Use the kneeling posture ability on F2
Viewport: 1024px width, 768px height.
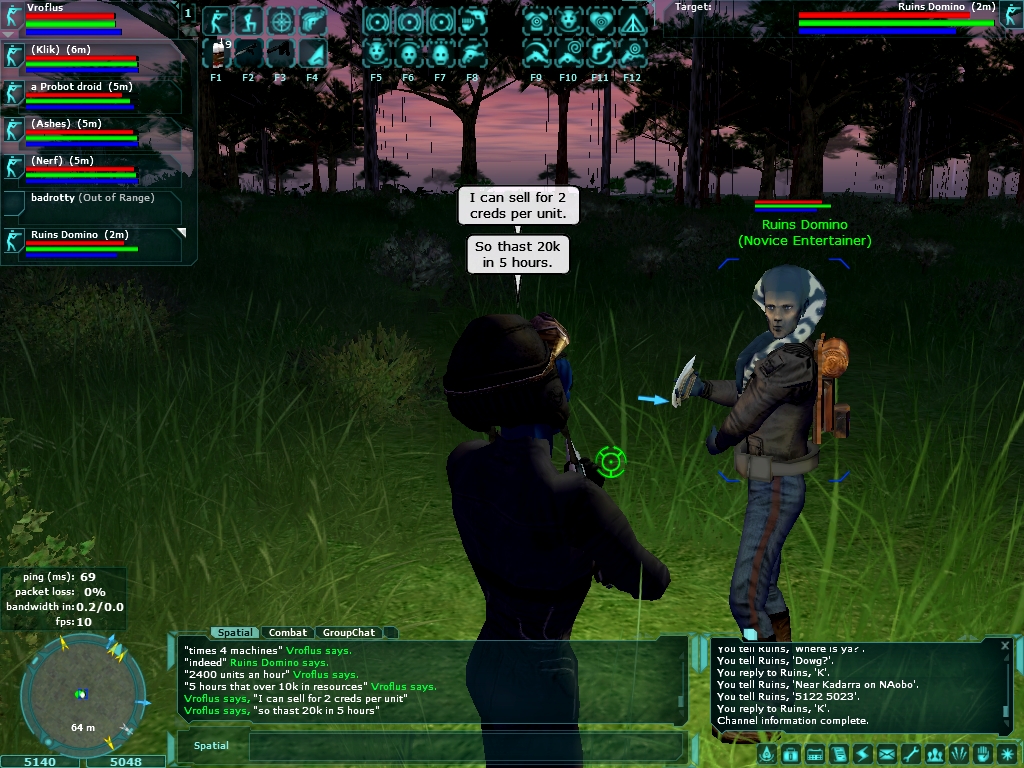(249, 21)
